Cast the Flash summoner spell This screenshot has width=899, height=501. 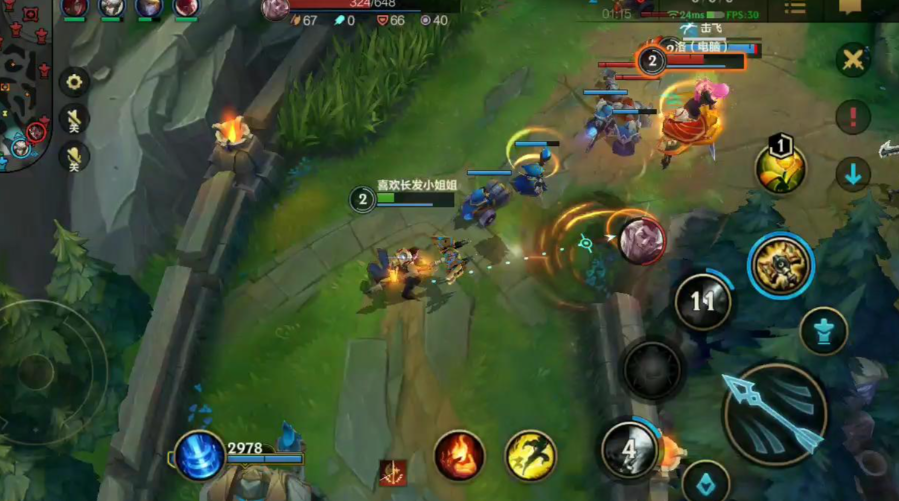click(x=530, y=455)
